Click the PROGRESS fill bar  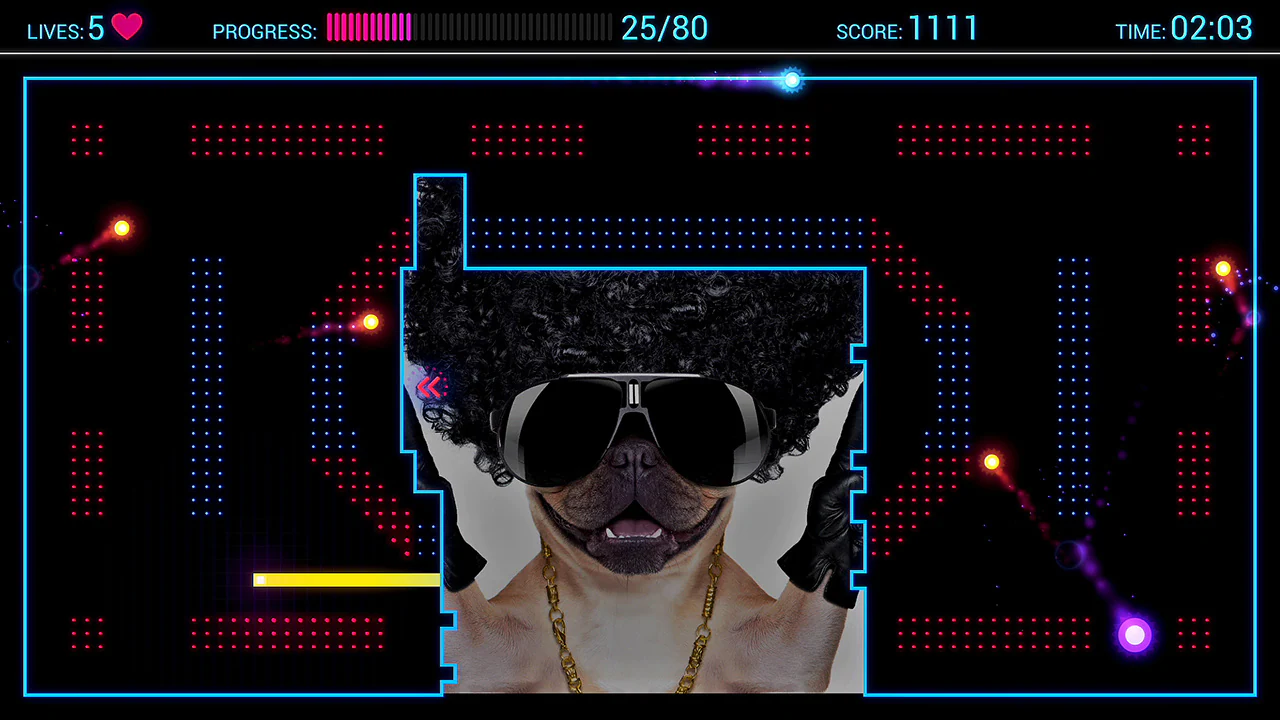click(x=370, y=28)
